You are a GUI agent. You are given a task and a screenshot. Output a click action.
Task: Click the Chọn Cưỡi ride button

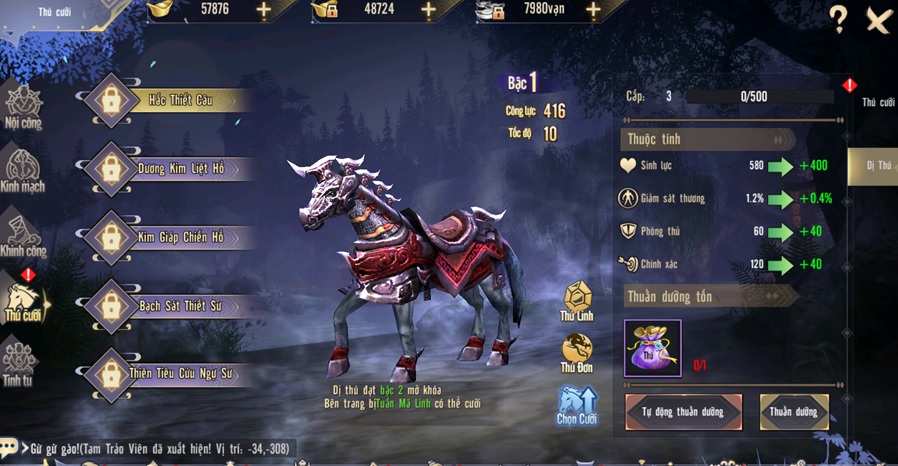pyautogui.click(x=577, y=405)
